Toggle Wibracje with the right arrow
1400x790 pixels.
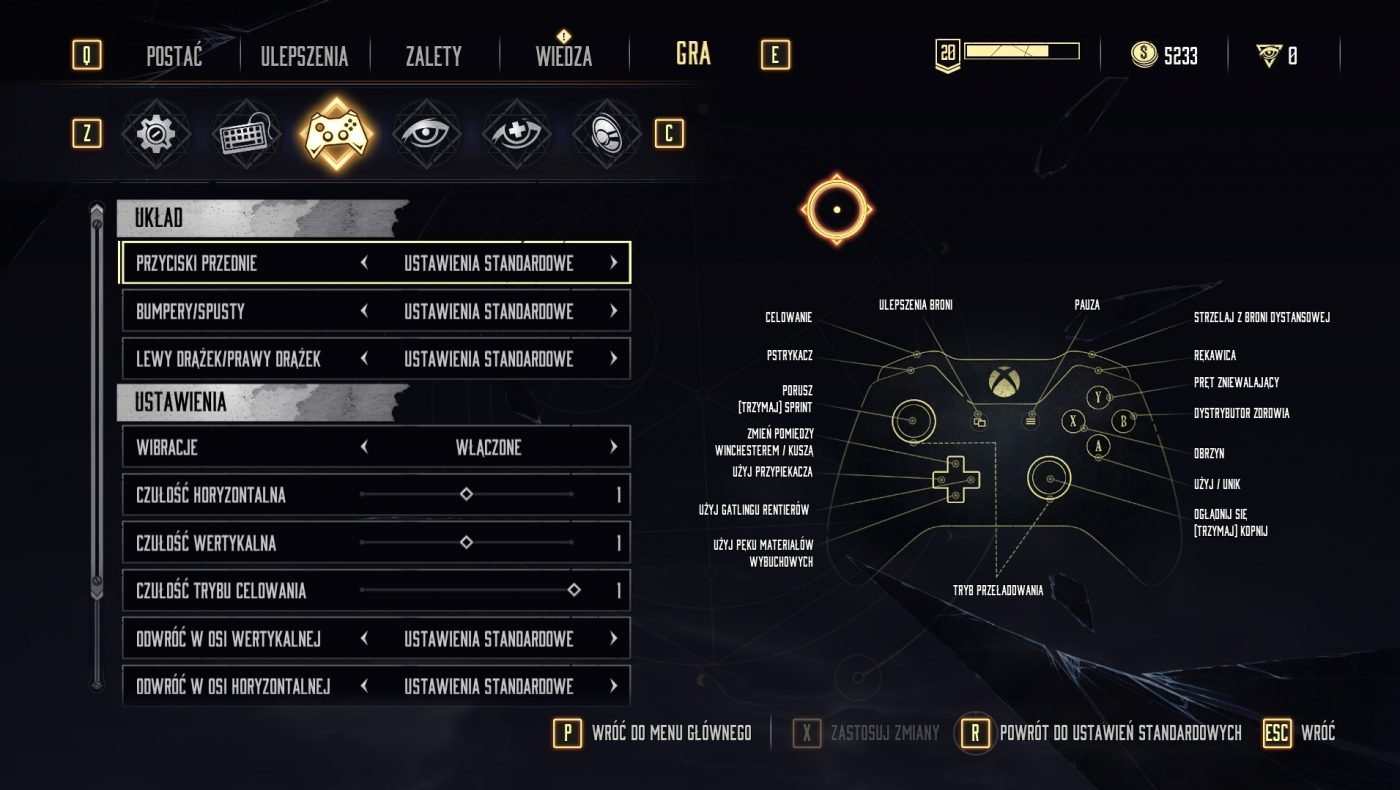coord(613,447)
